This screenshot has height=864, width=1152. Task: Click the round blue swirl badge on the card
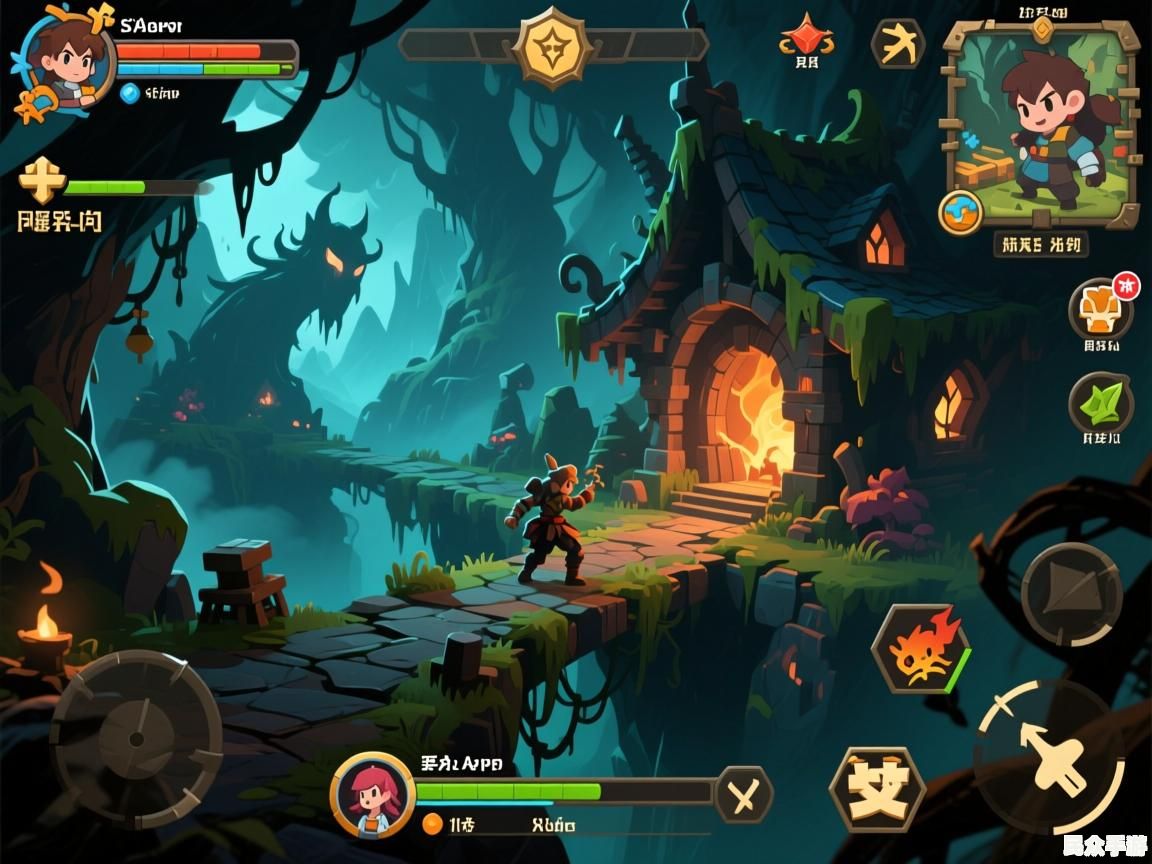(961, 212)
